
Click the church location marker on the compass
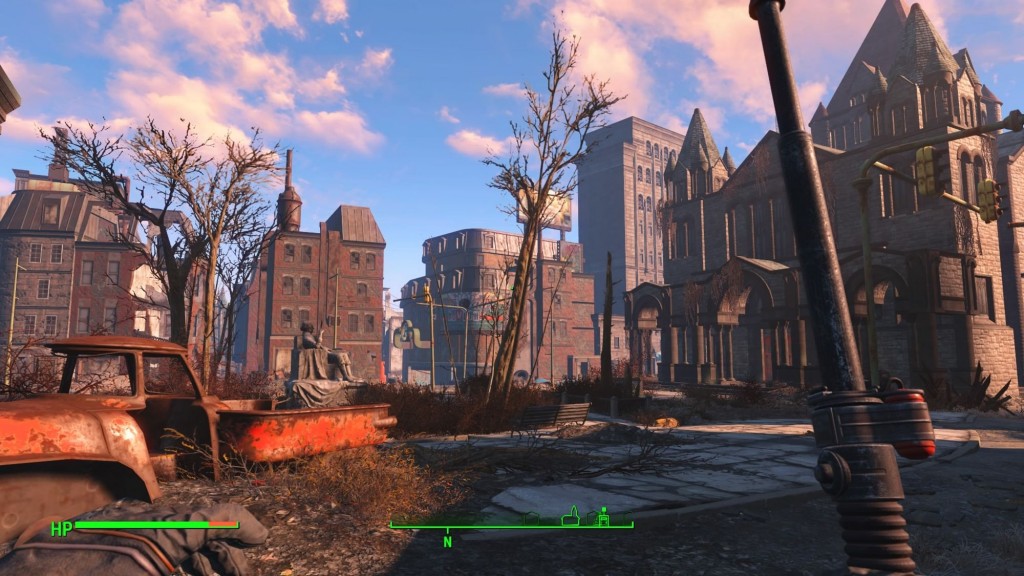click(571, 517)
